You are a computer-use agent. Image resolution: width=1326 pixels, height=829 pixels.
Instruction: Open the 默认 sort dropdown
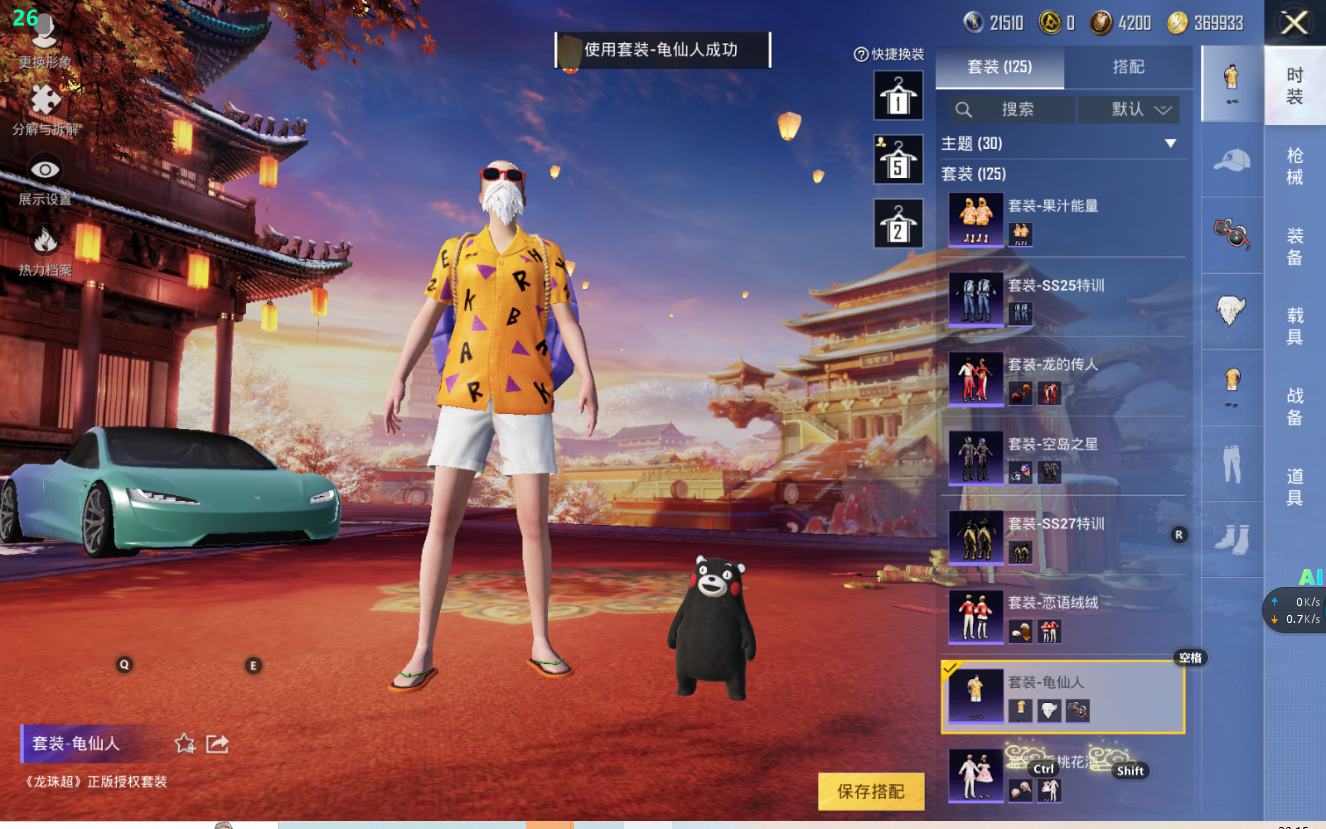point(1141,110)
